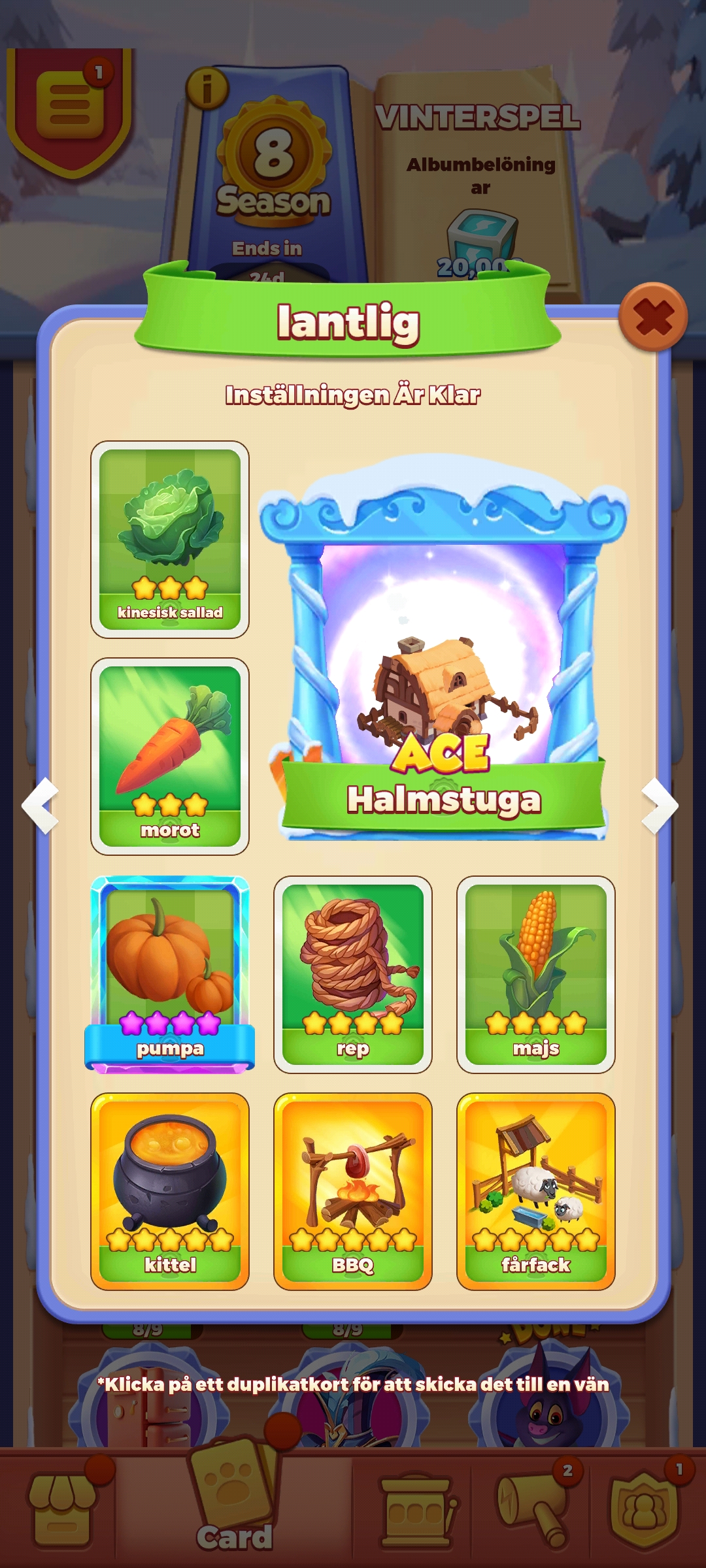Viewport: 706px width, 1568px height.
Task: Choose the fårfack sheep pen card
Action: point(536,1190)
